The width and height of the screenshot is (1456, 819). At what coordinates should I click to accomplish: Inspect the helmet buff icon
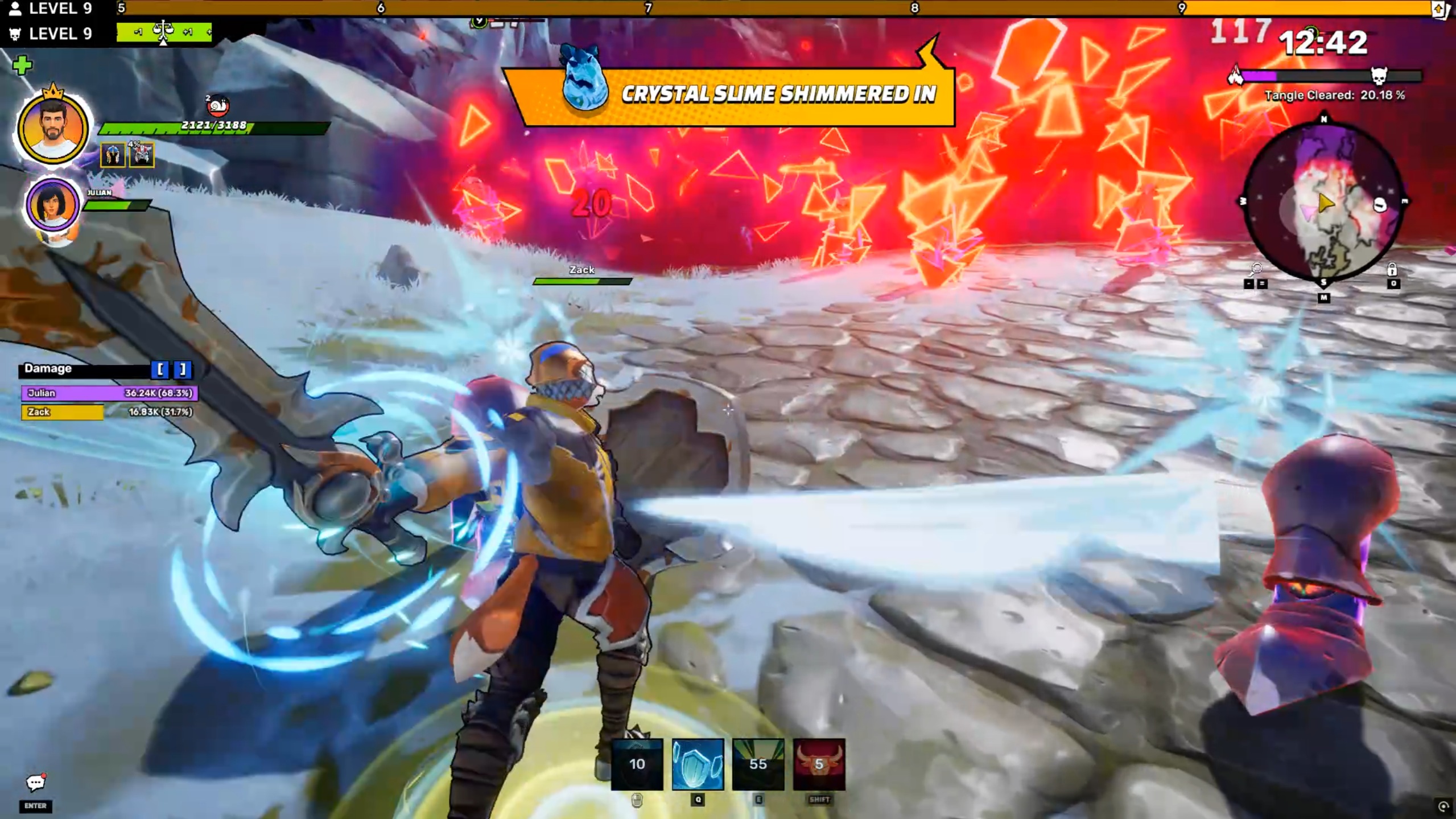(113, 155)
